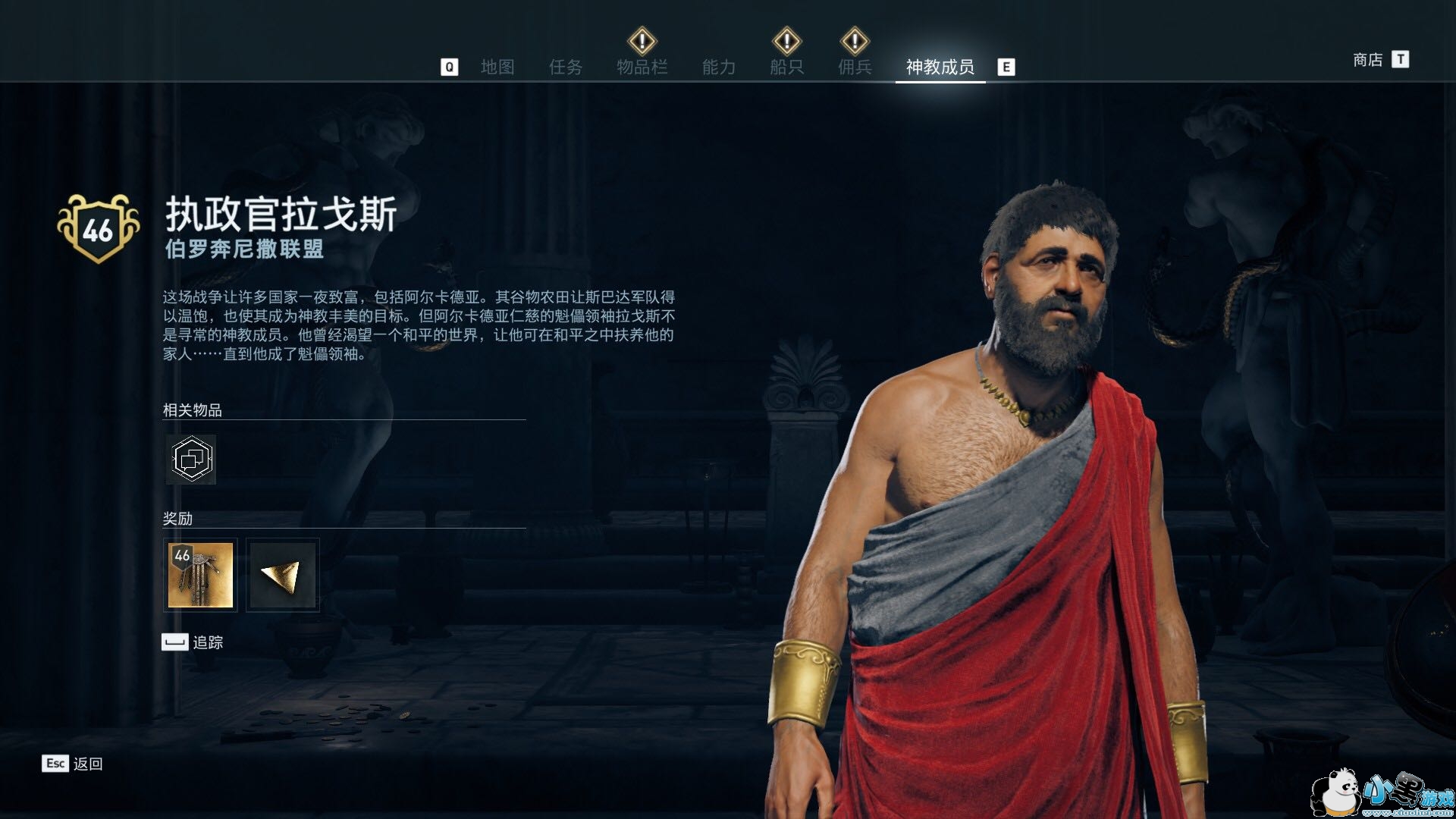Viewport: 1456px width, 819px height.
Task: Open the 船只 tab
Action: [786, 67]
